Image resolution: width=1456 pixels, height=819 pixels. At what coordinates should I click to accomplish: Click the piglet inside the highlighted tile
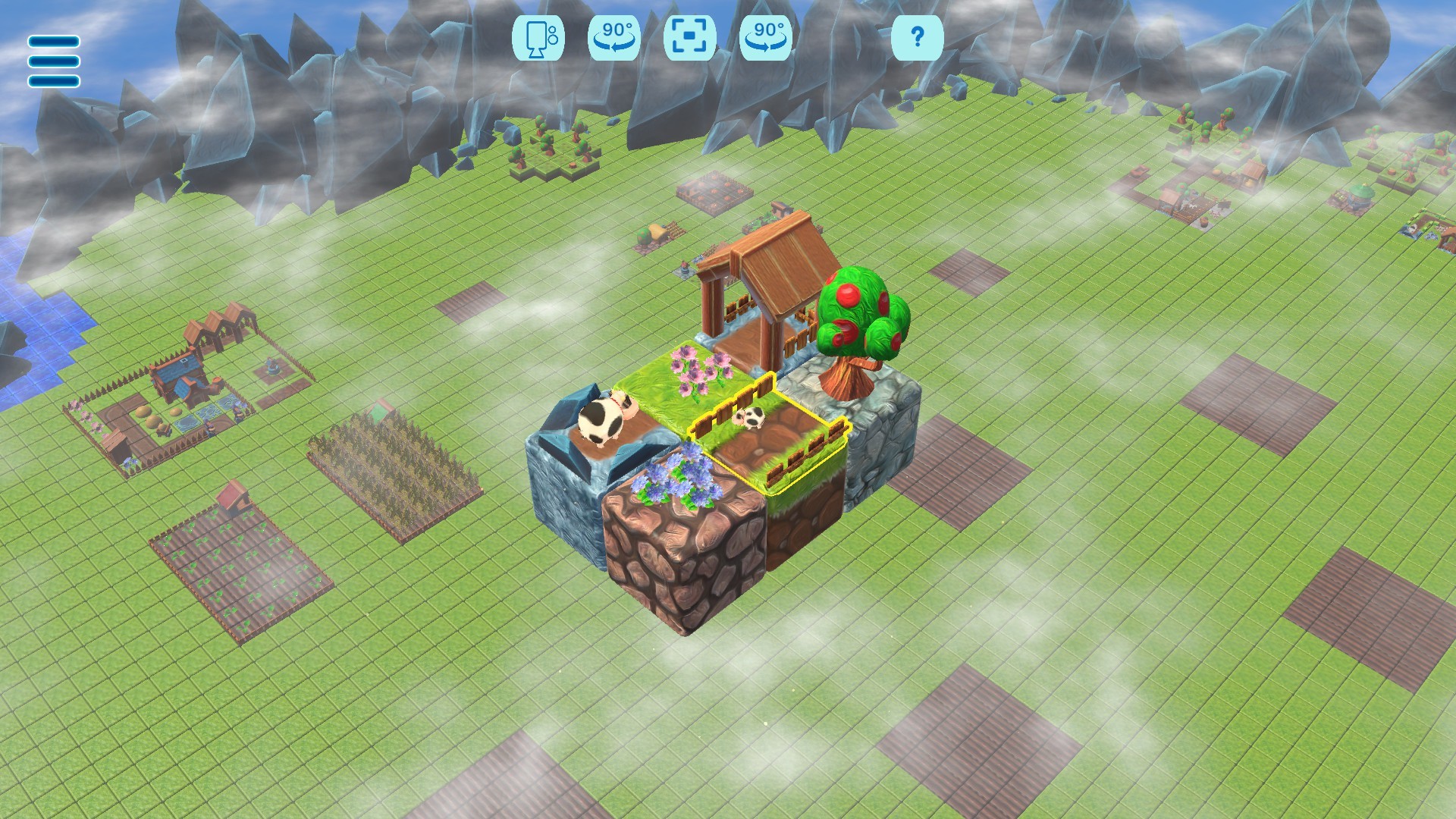752,416
